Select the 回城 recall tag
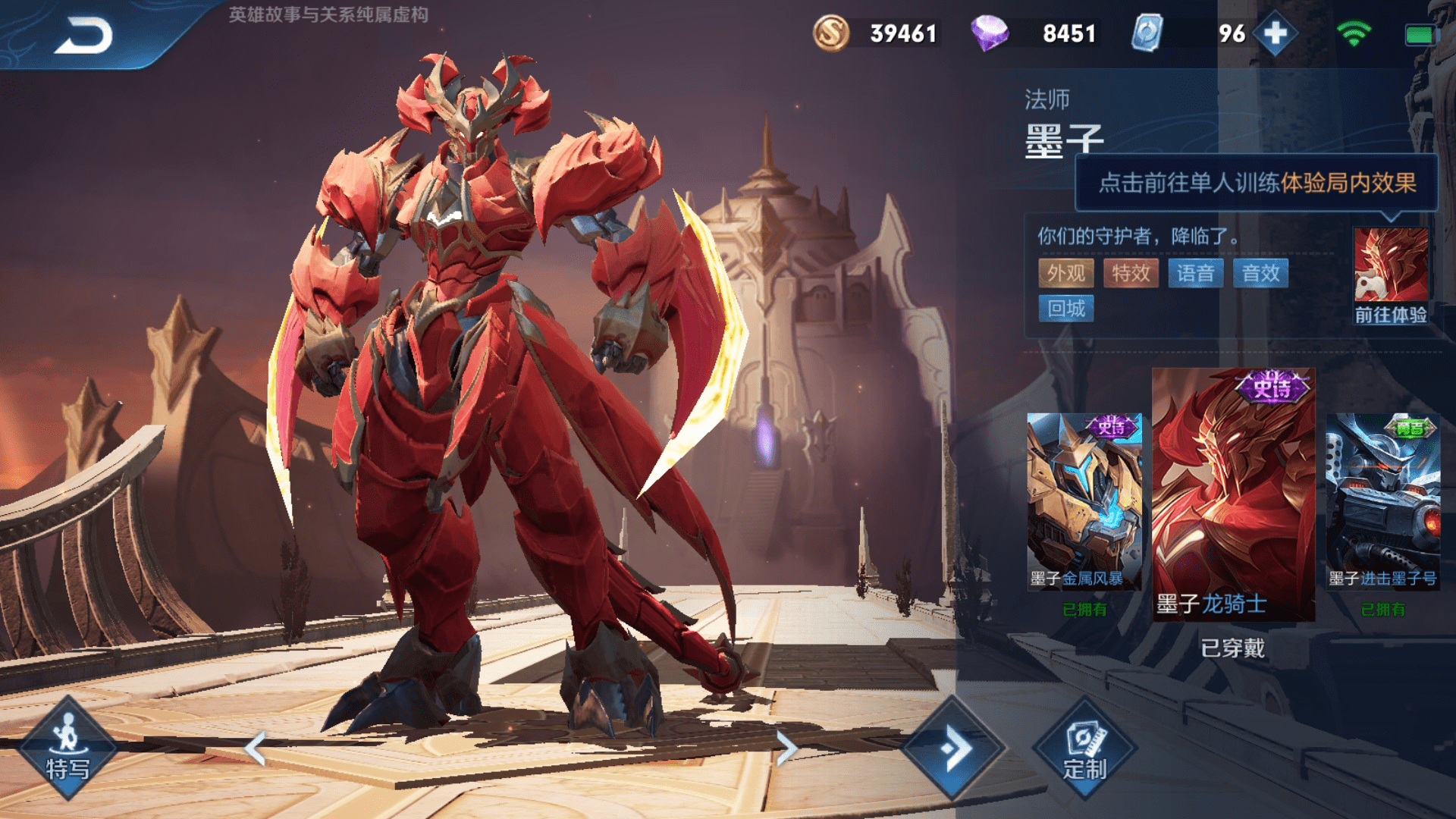Screen dimensions: 1456x819 click(x=1065, y=309)
